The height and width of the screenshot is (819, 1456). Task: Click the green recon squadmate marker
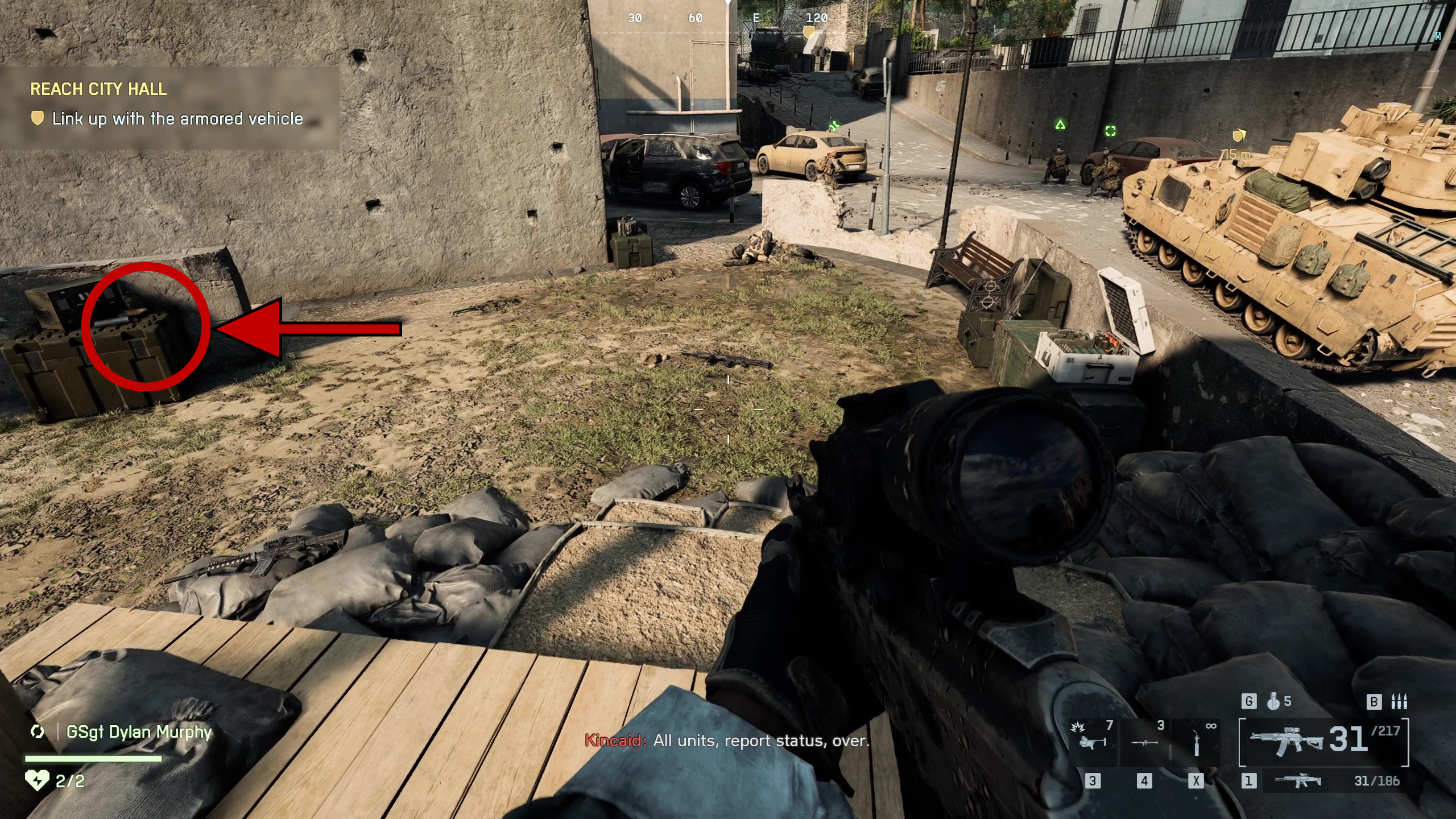[x=1110, y=131]
